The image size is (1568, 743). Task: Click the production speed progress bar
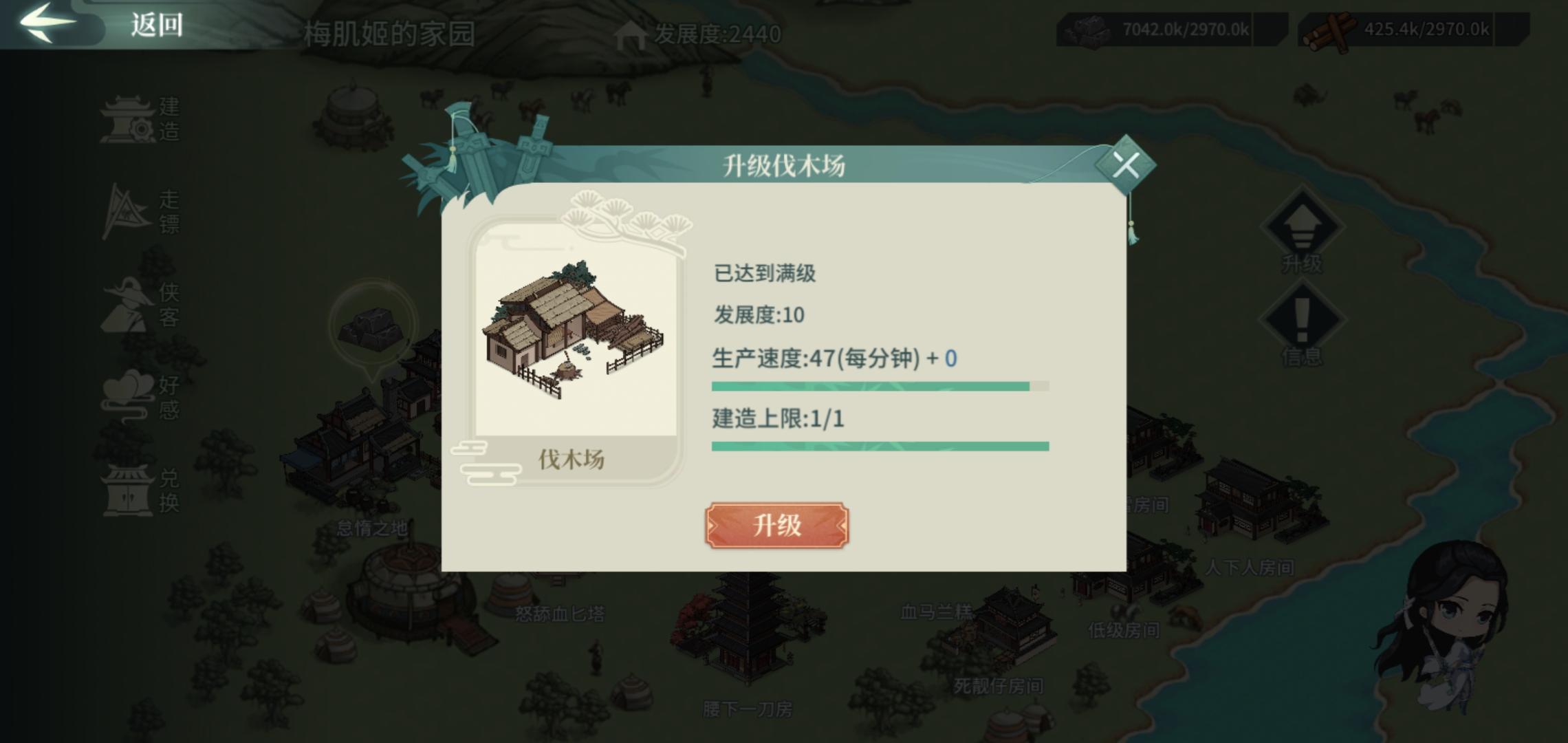click(x=880, y=387)
